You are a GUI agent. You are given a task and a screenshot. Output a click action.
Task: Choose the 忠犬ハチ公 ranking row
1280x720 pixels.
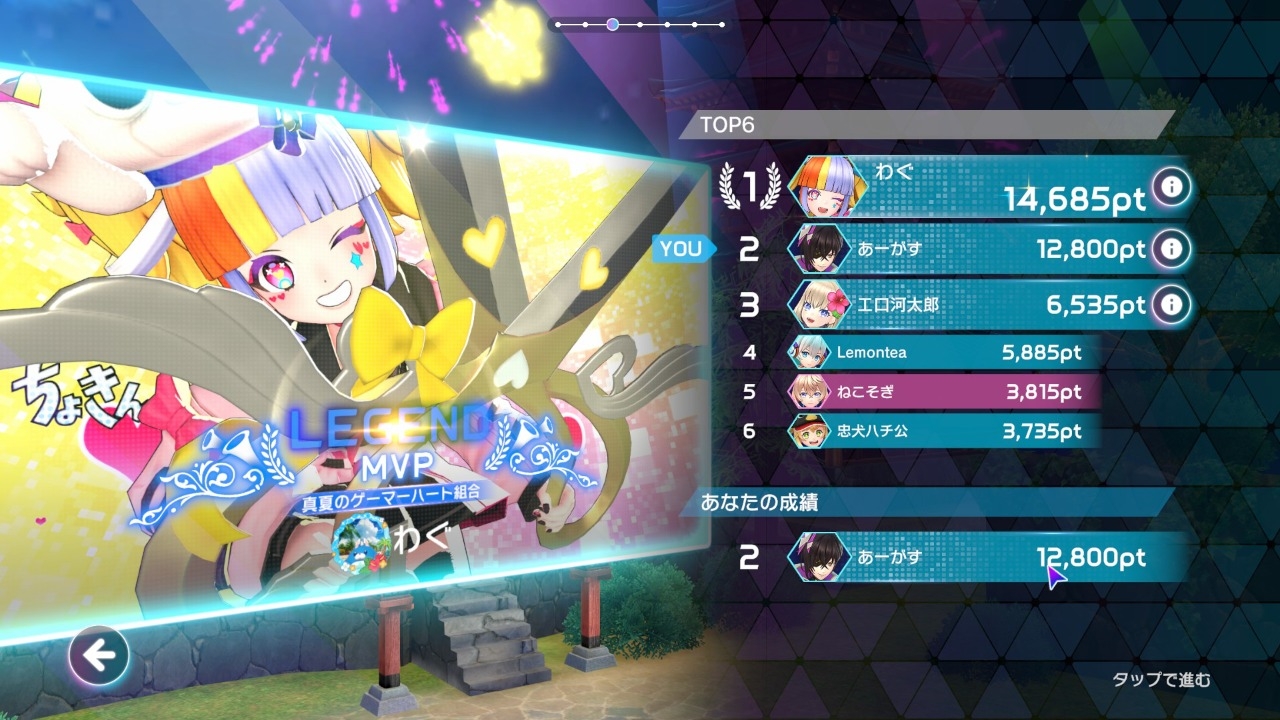[940, 432]
